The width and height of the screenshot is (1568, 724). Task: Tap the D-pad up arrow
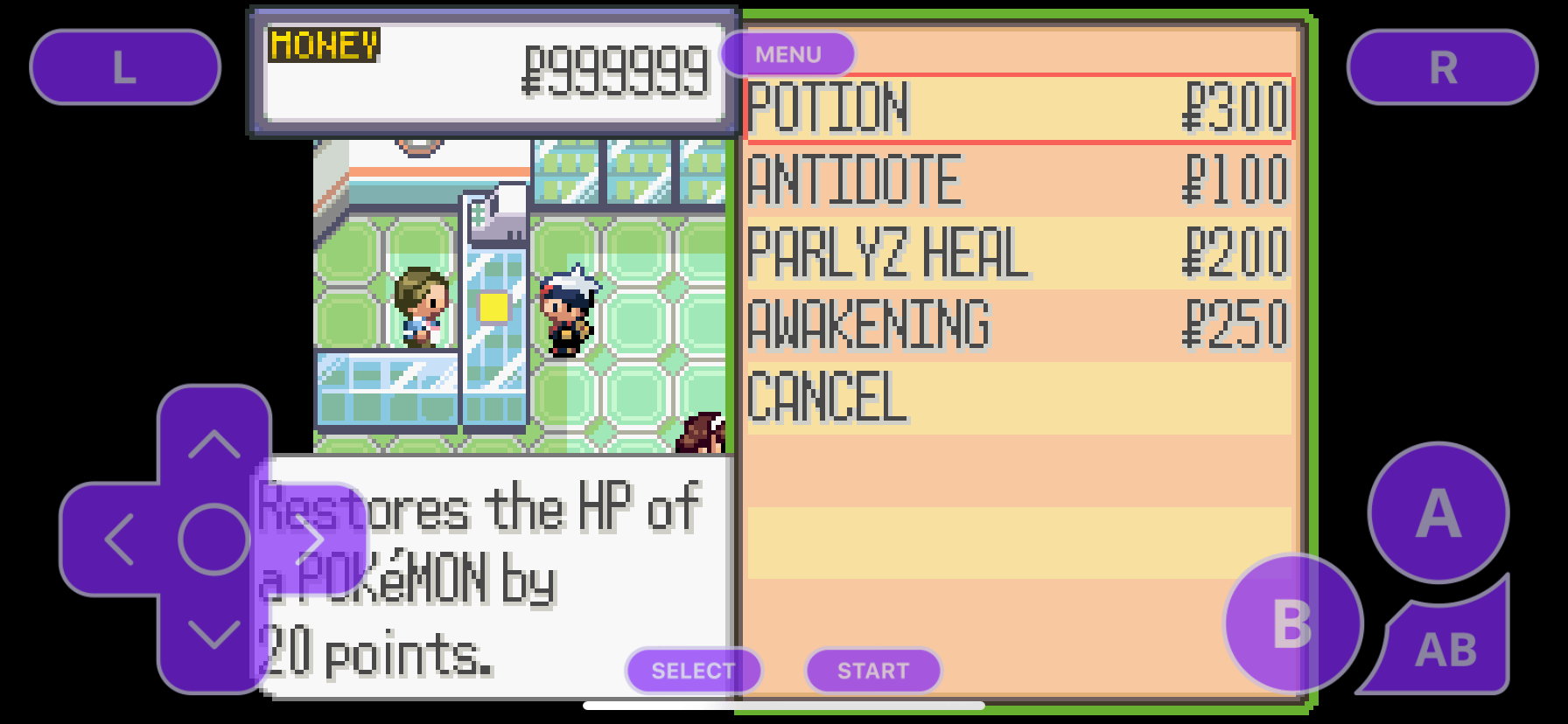pyautogui.click(x=214, y=443)
